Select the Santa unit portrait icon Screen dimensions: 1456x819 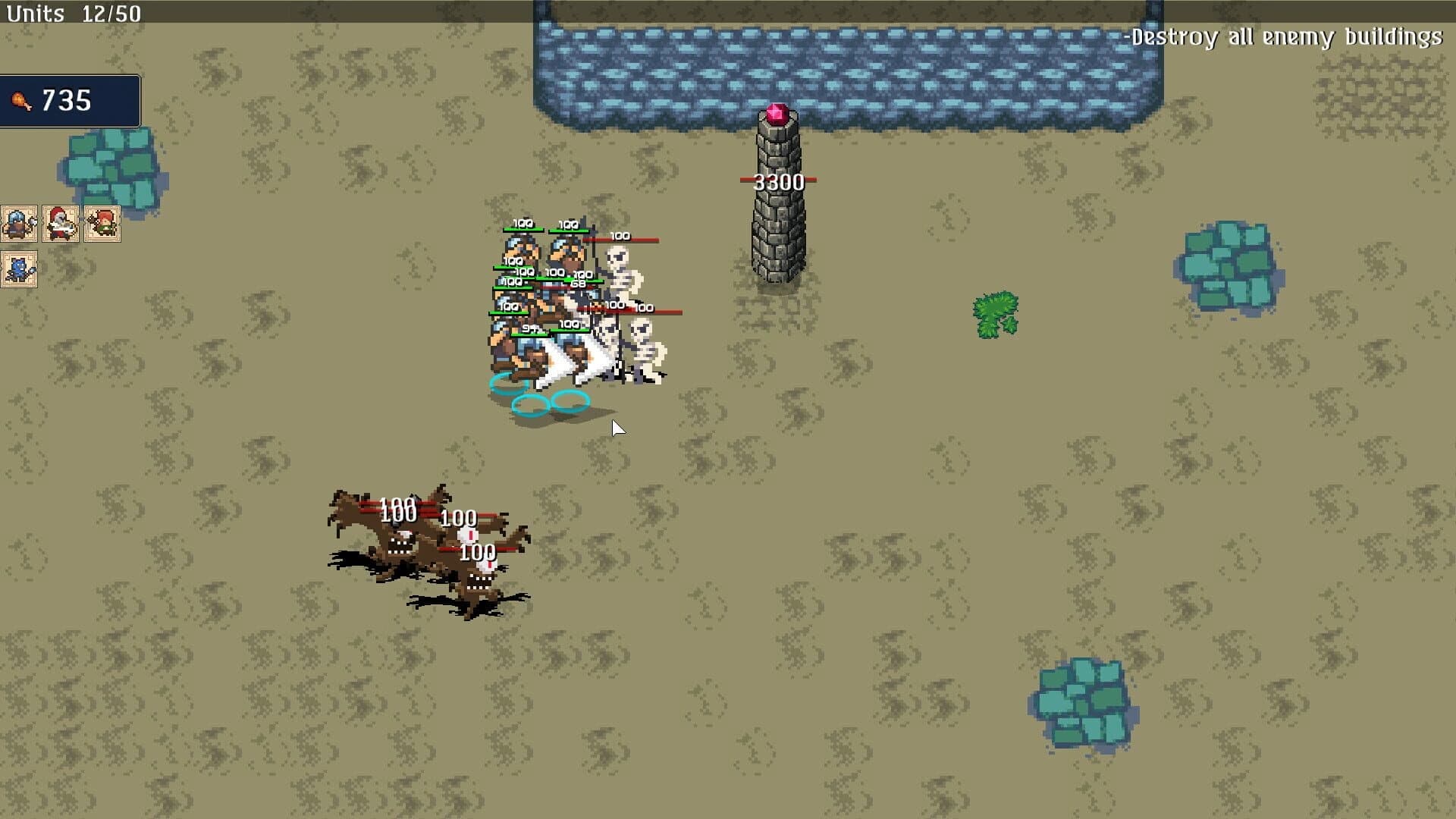(x=61, y=224)
